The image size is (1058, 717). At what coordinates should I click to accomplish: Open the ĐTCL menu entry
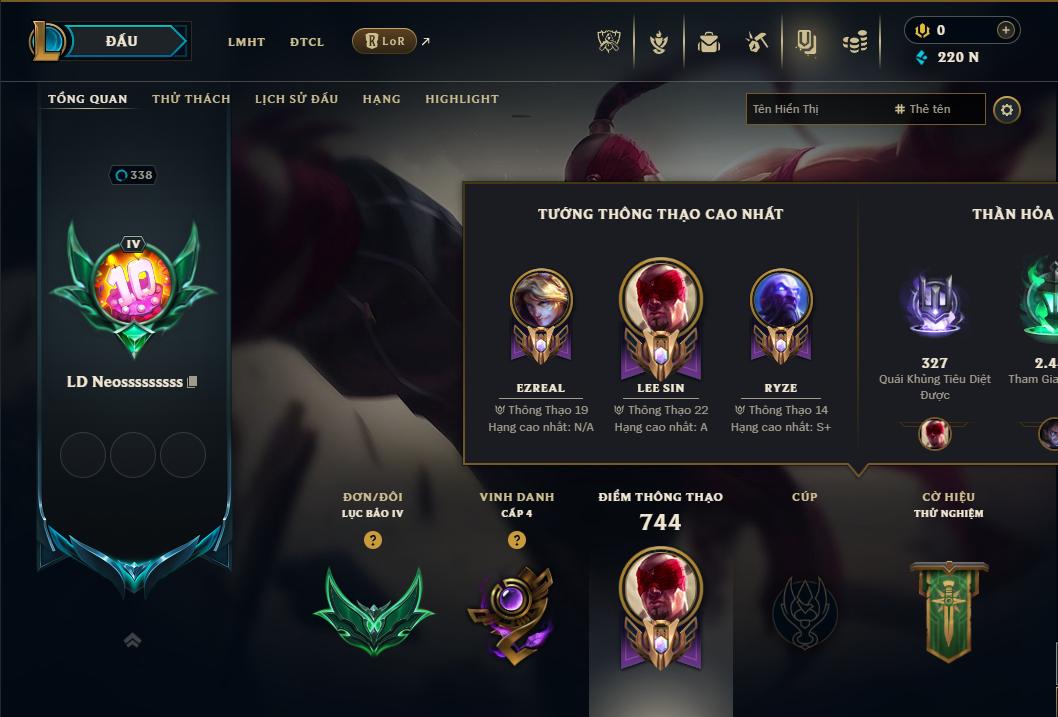tap(307, 42)
